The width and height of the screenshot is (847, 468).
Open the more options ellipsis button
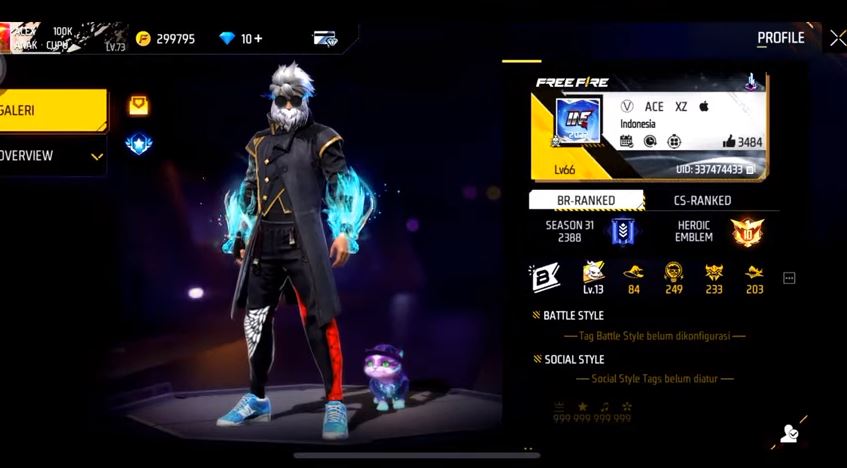789,278
